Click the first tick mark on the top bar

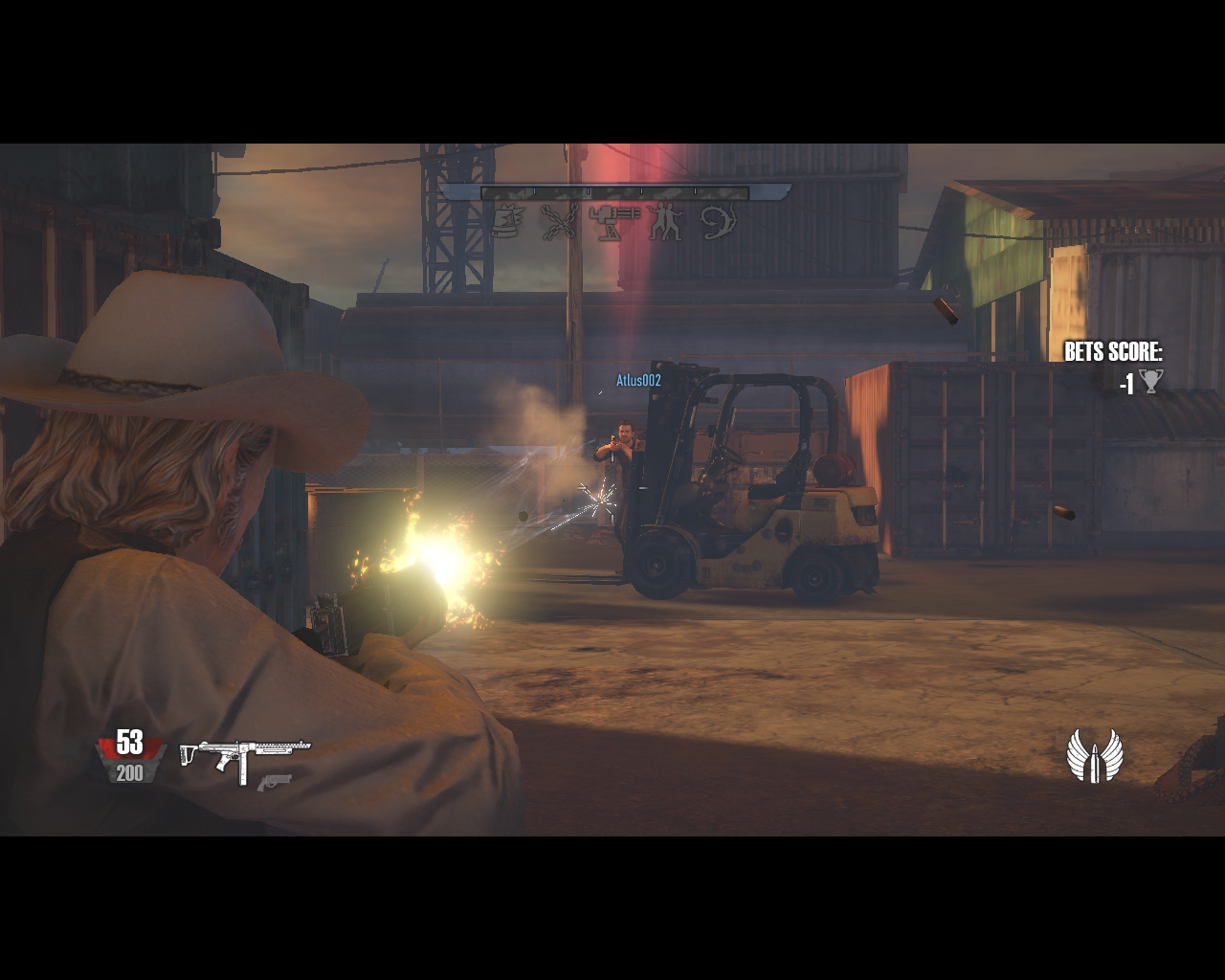tap(534, 190)
